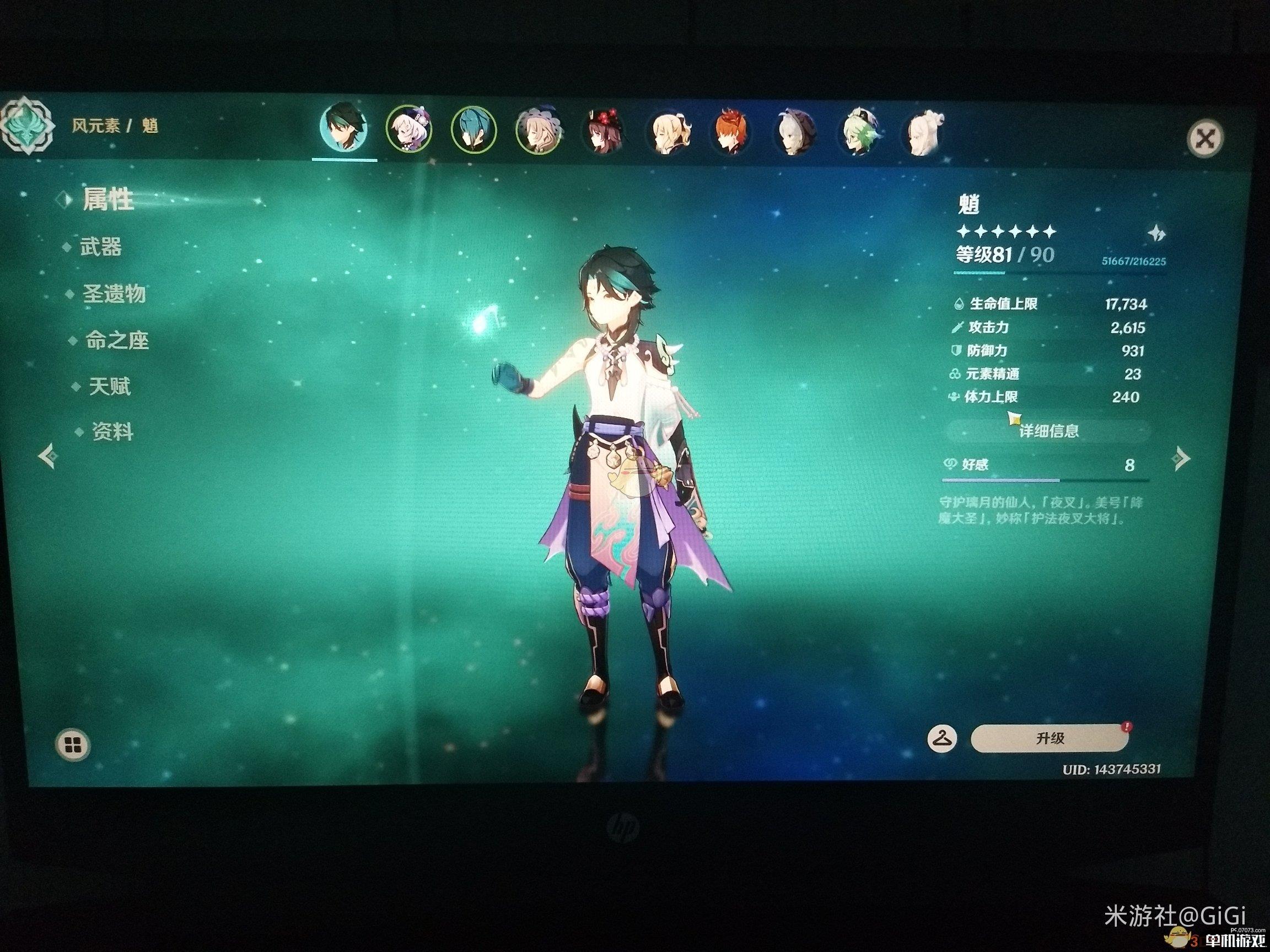This screenshot has width=1270, height=952.
Task: View the 资料 profile section
Action: point(112,431)
